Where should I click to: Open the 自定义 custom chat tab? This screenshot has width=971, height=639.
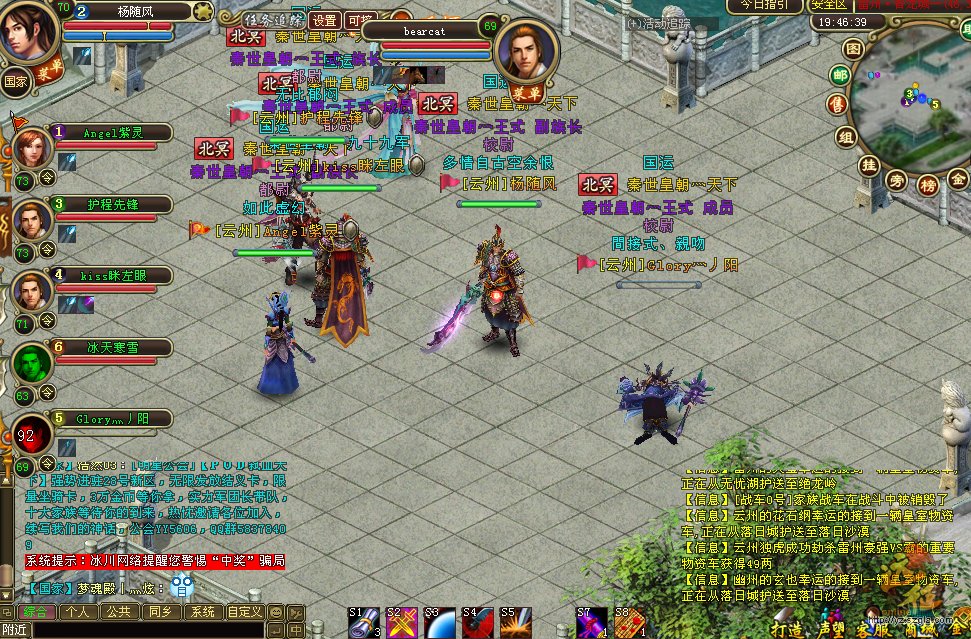point(245,611)
